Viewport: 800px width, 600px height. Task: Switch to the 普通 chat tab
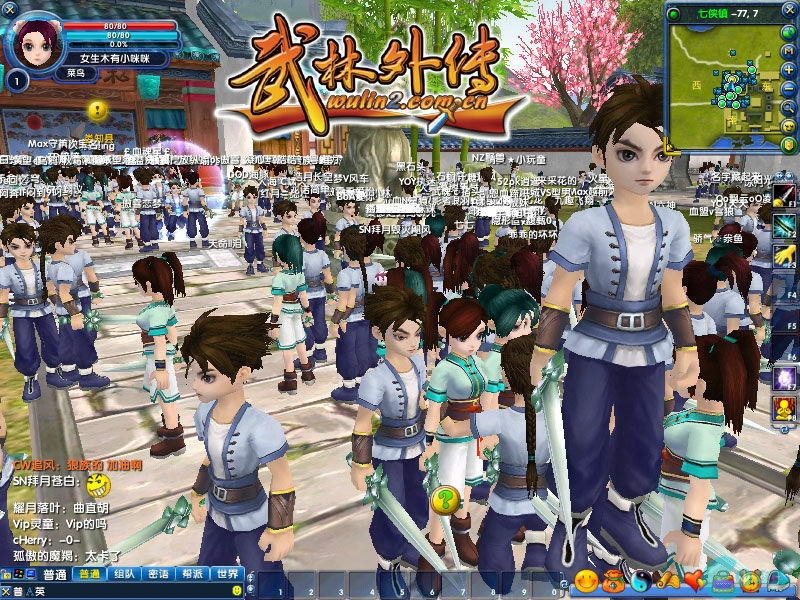point(90,574)
